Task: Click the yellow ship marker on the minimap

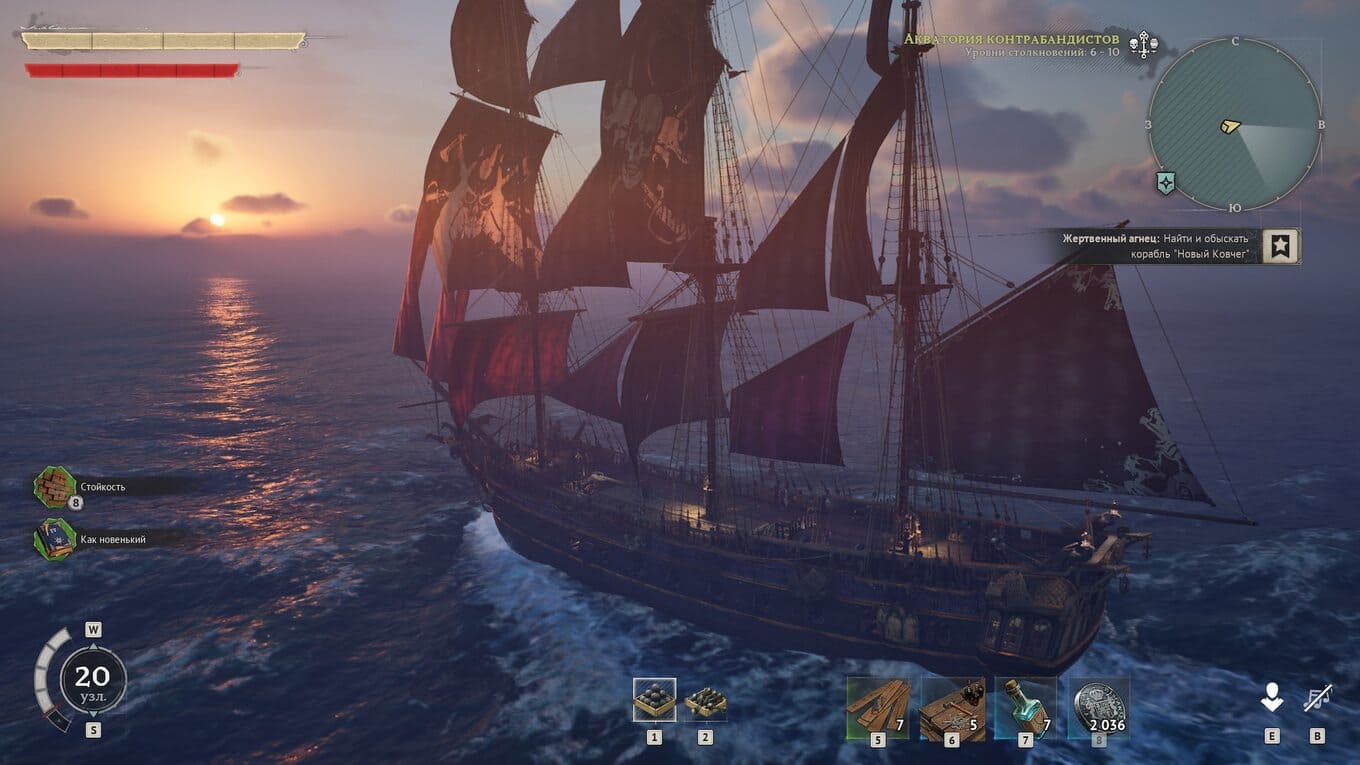Action: click(1230, 127)
